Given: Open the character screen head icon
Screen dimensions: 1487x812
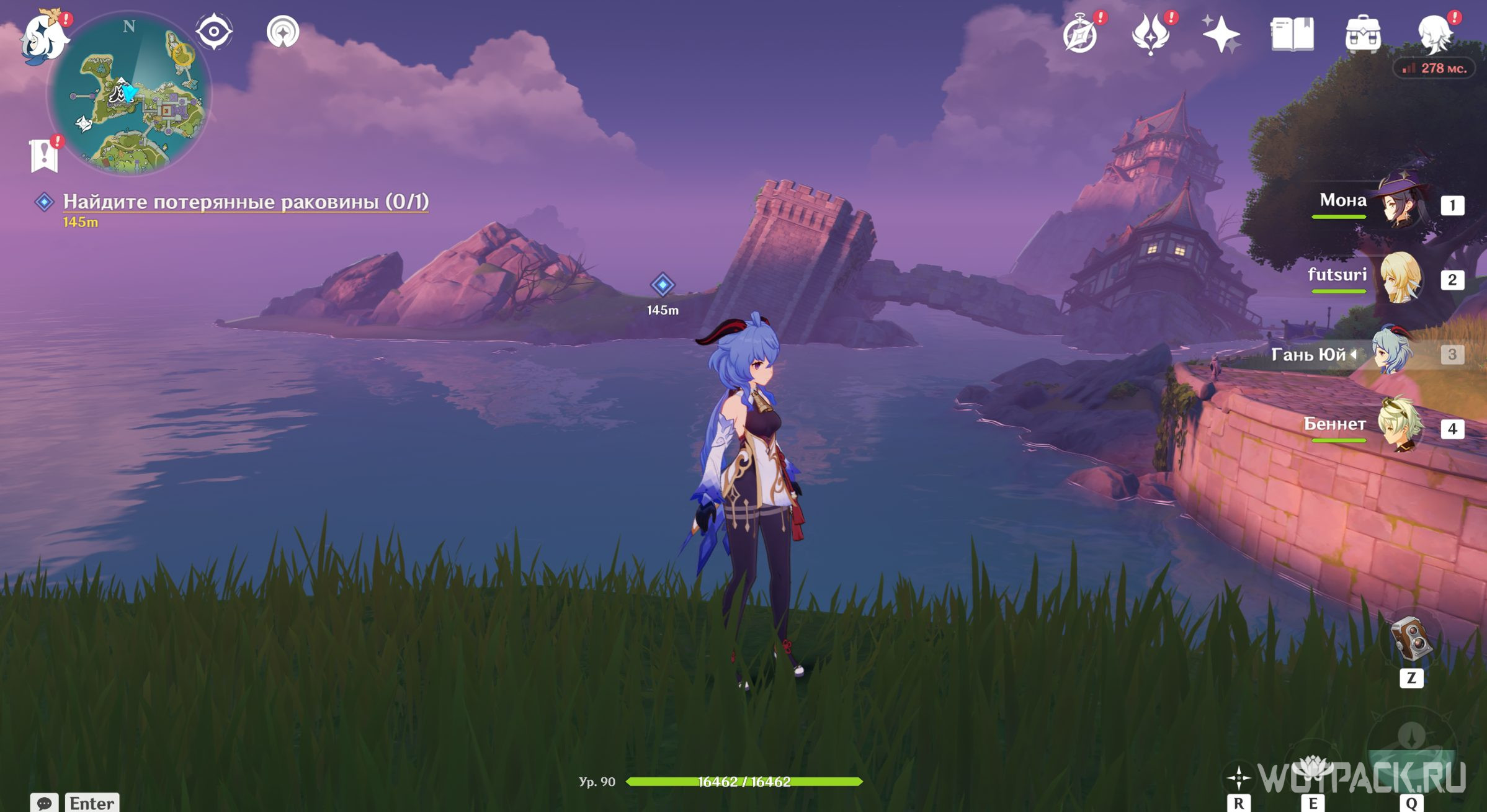Looking at the screenshot, I should coord(1435,34).
